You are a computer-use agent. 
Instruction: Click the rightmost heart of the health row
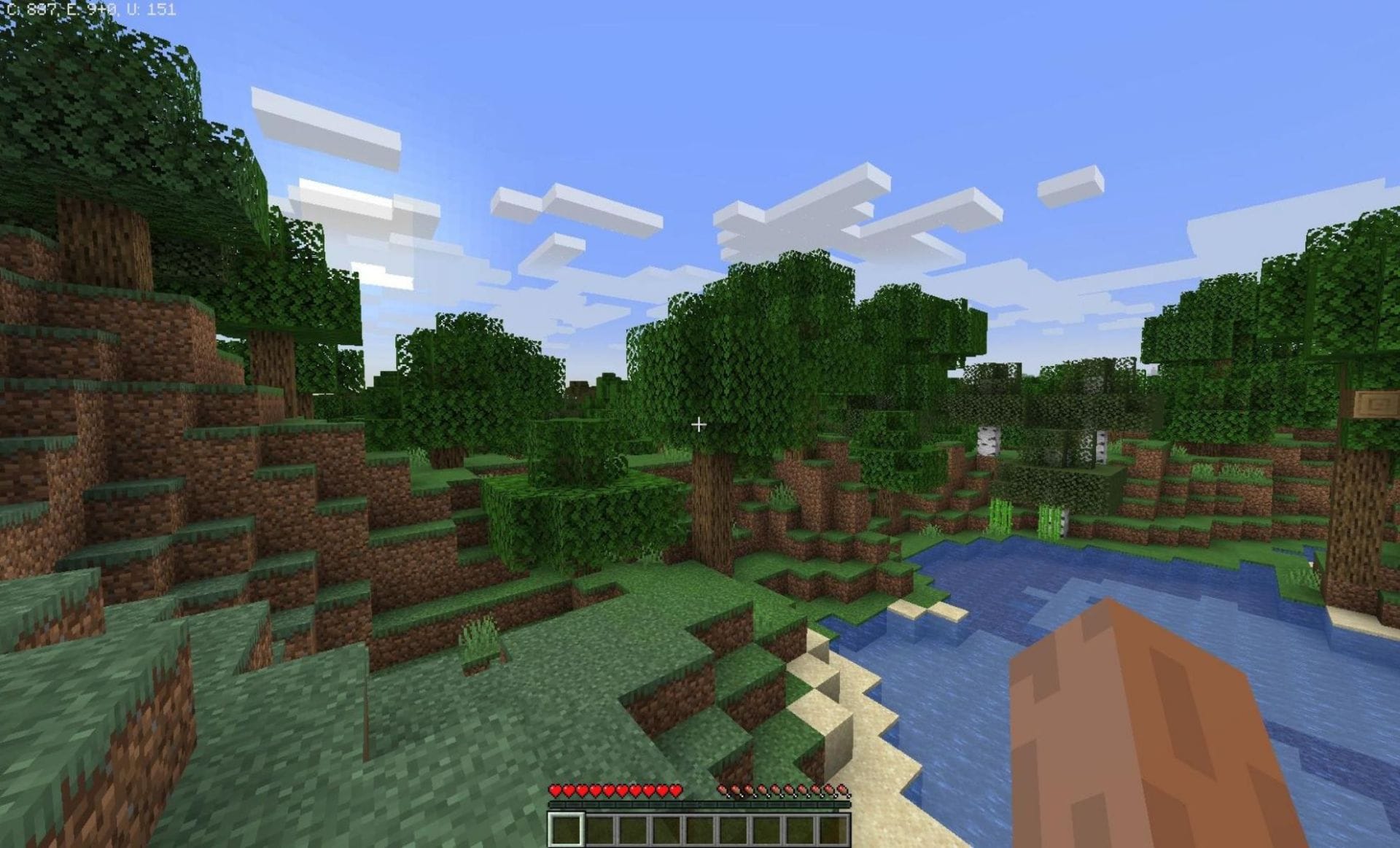click(675, 790)
